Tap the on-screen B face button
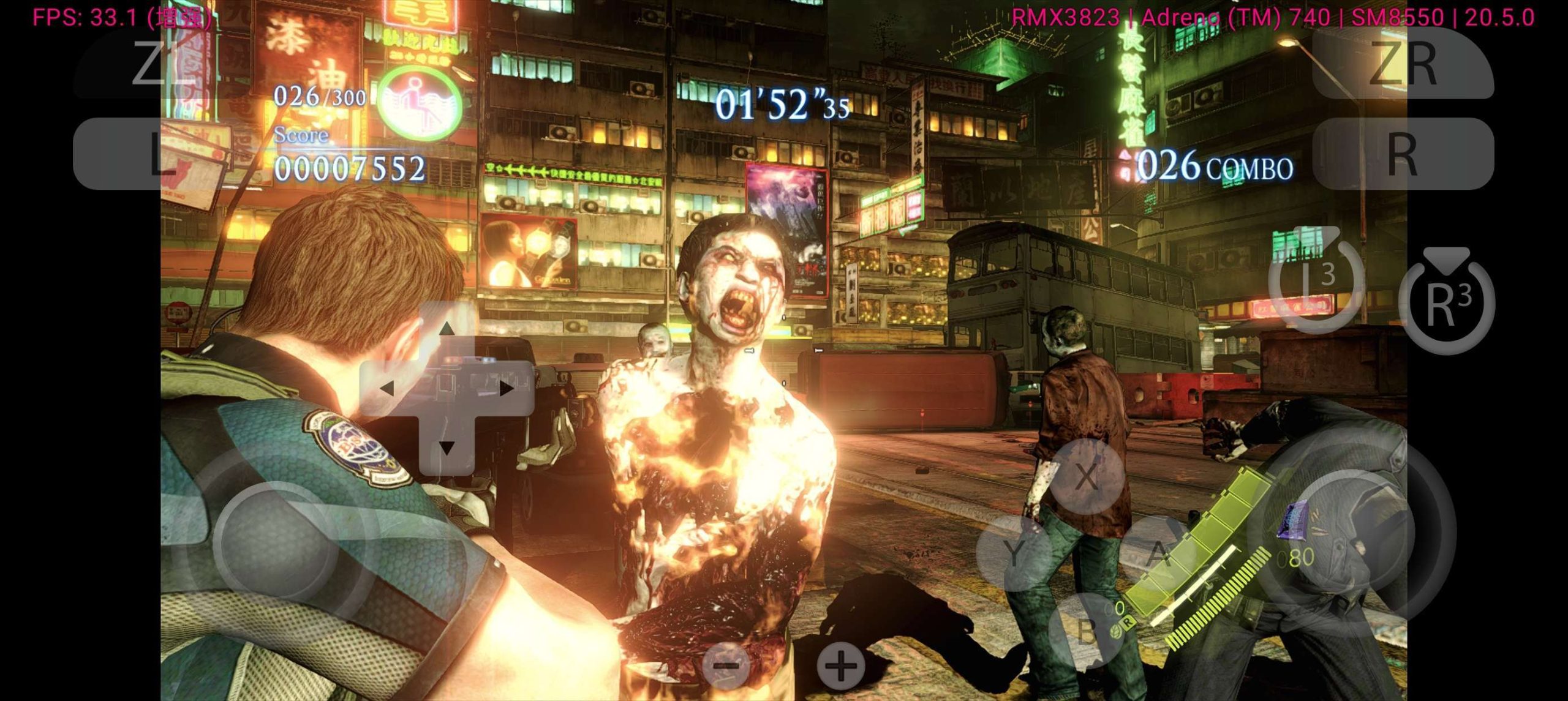 [x=1086, y=631]
